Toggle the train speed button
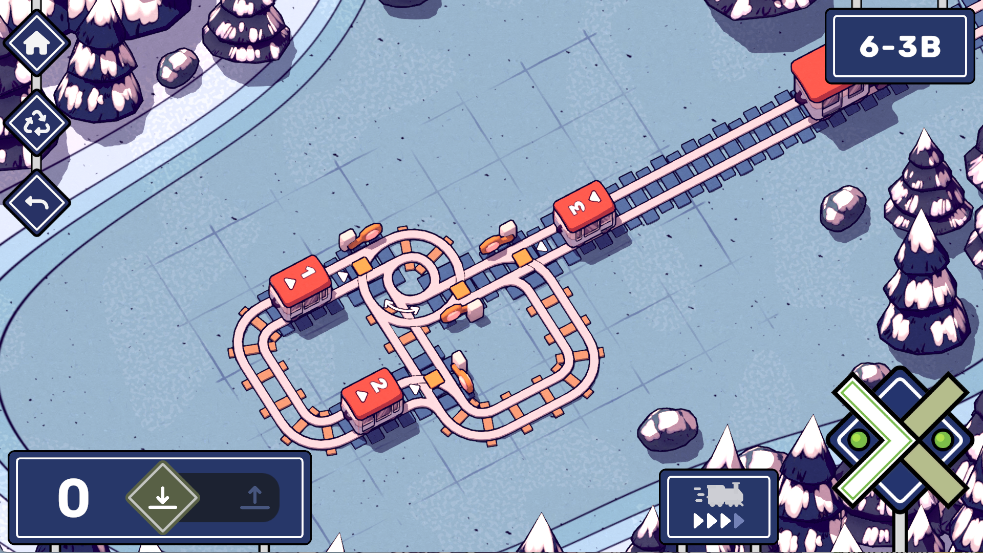983x553 pixels. tap(718, 506)
